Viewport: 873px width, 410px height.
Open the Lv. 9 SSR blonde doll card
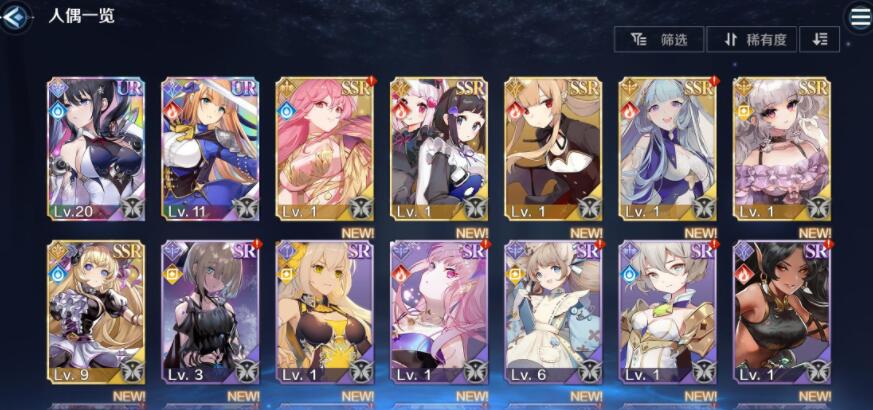pos(95,312)
